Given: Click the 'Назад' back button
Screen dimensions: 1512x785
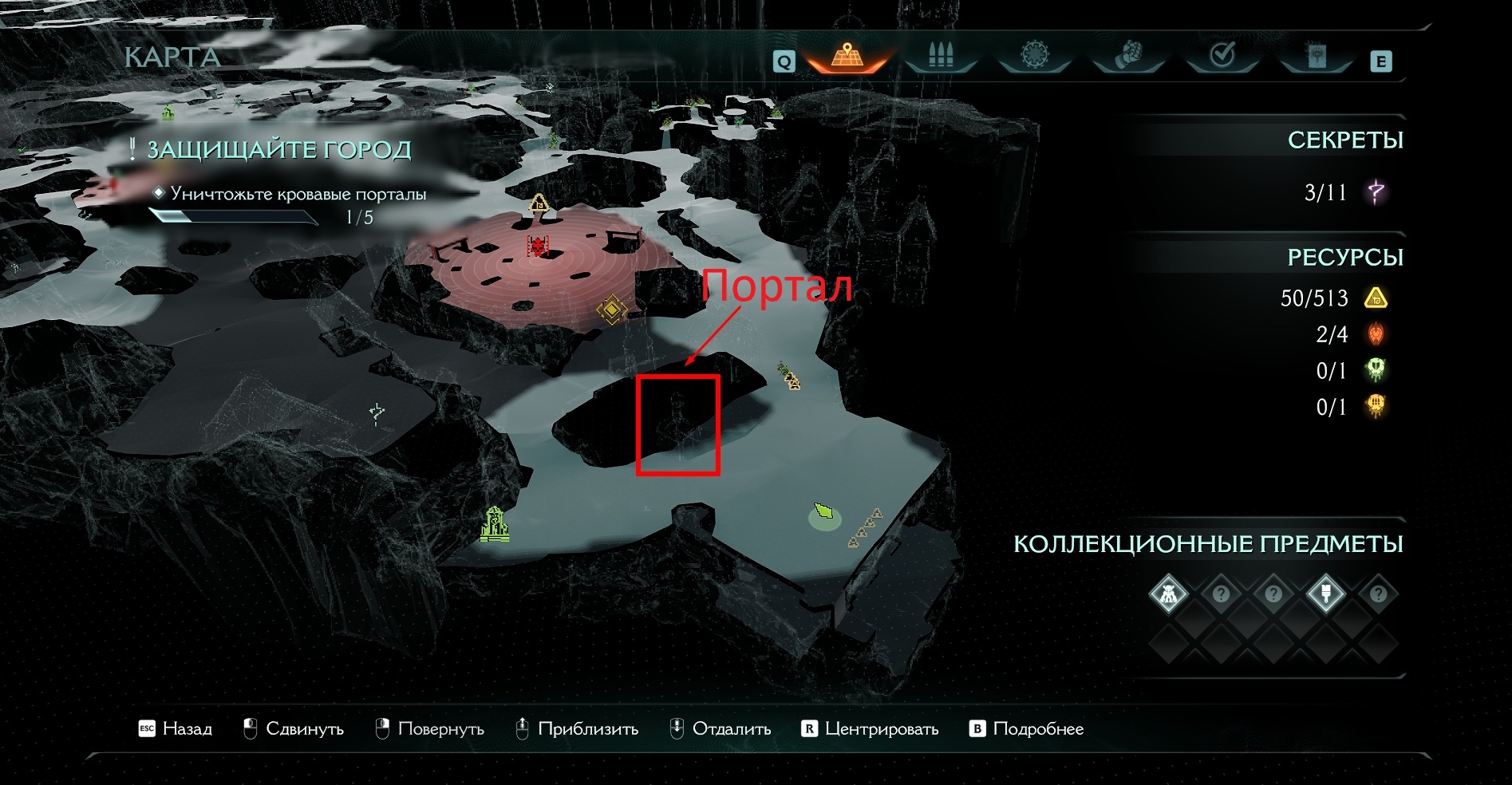Looking at the screenshot, I should click(176, 728).
